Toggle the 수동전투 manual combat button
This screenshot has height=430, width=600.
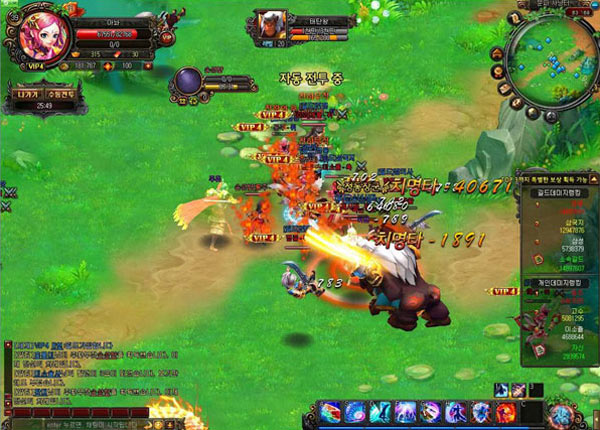click(x=60, y=94)
